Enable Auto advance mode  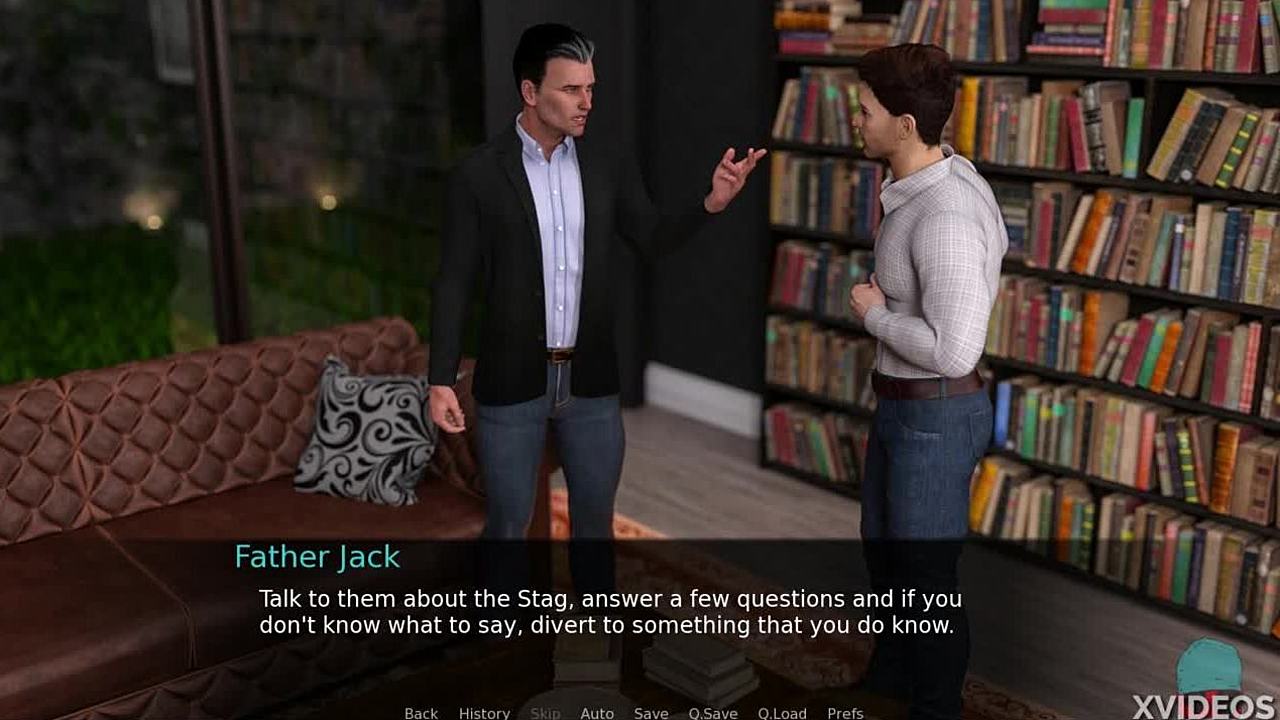point(597,712)
